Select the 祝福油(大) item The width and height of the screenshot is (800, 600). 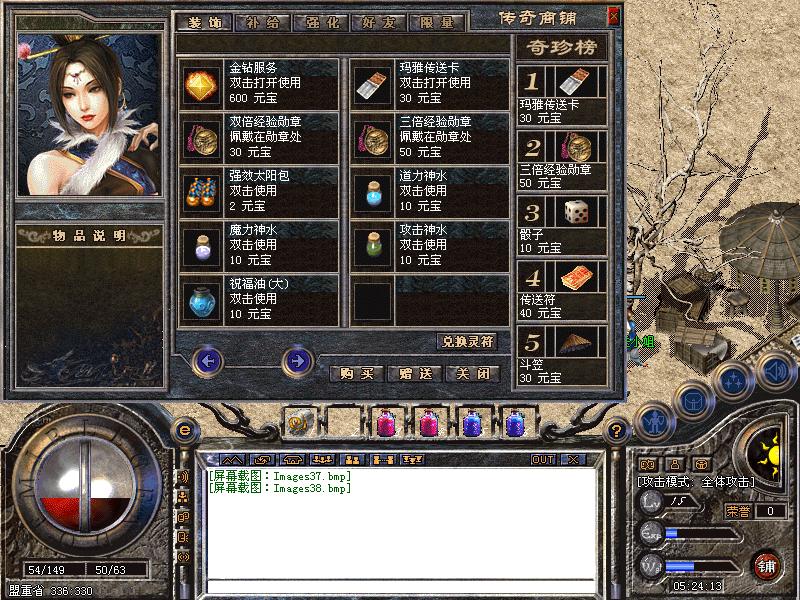click(201, 299)
